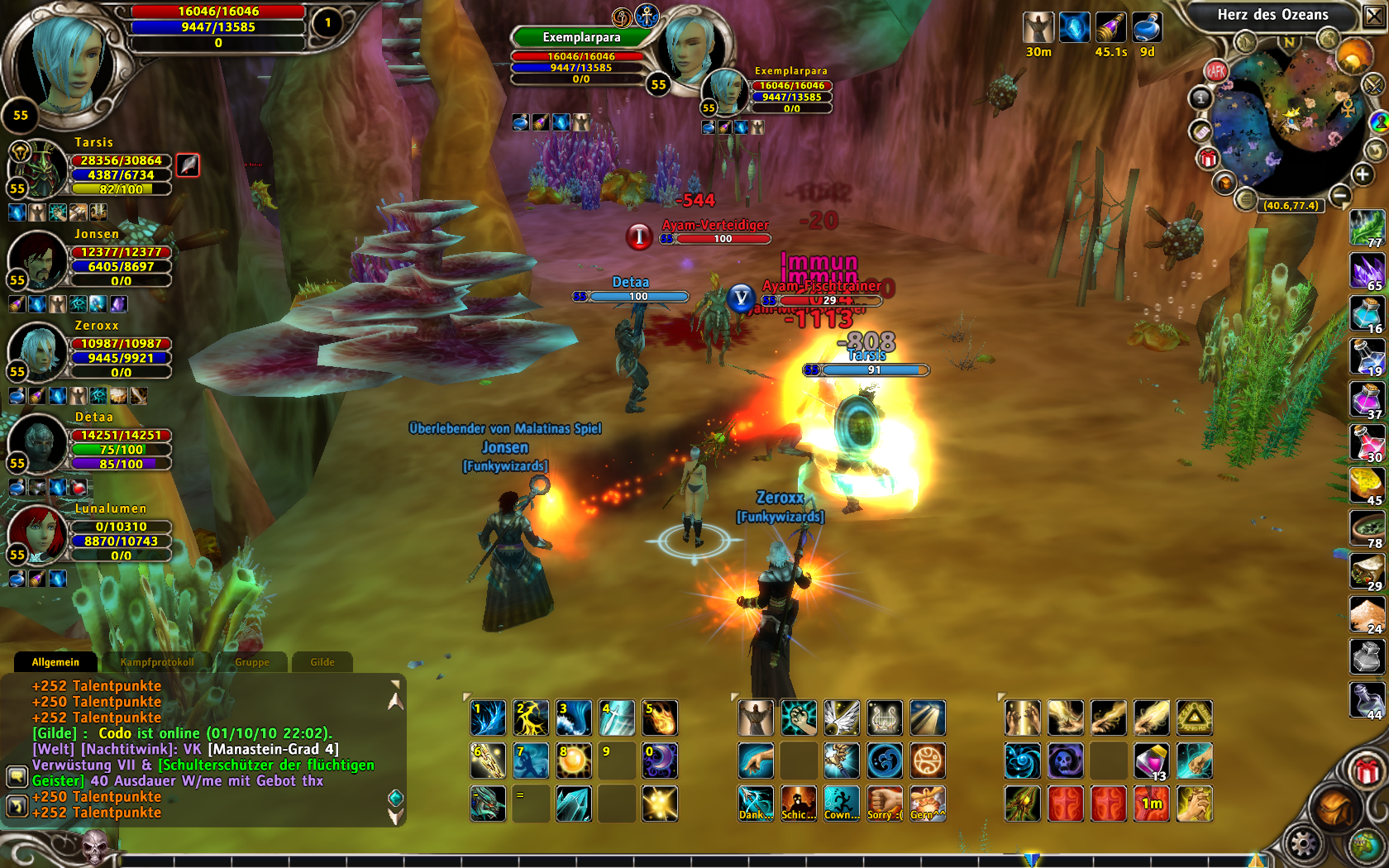Viewport: 1389px width, 868px height.
Task: Activate the winged angel ability icon
Action: (842, 718)
